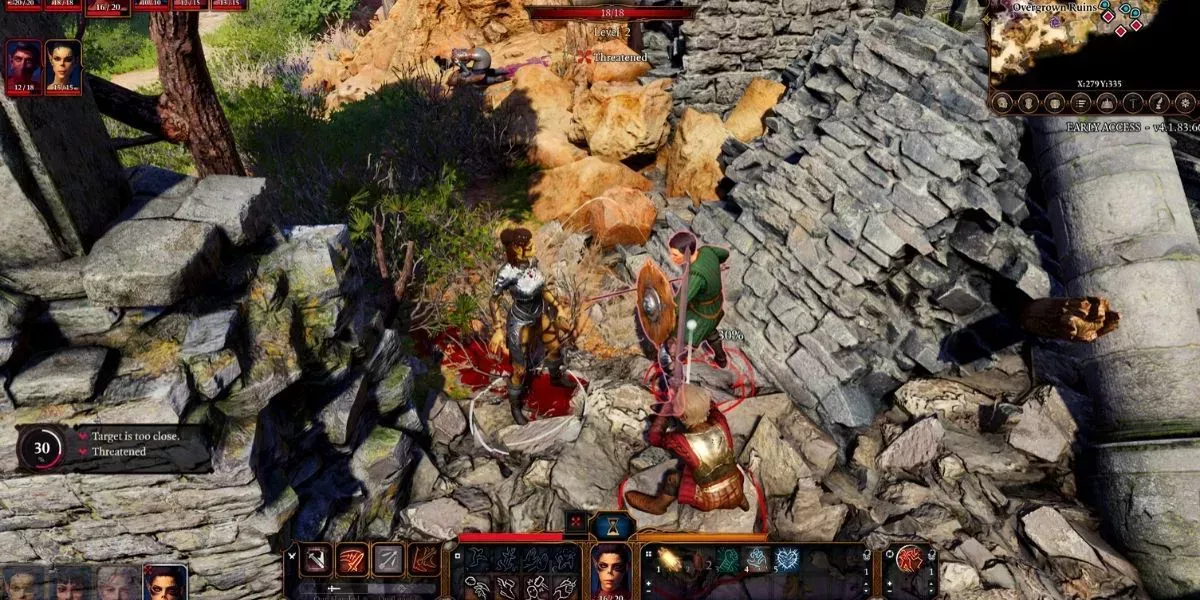Click the red diamond marker on minimap
1200x600 pixels.
[x=1120, y=32]
